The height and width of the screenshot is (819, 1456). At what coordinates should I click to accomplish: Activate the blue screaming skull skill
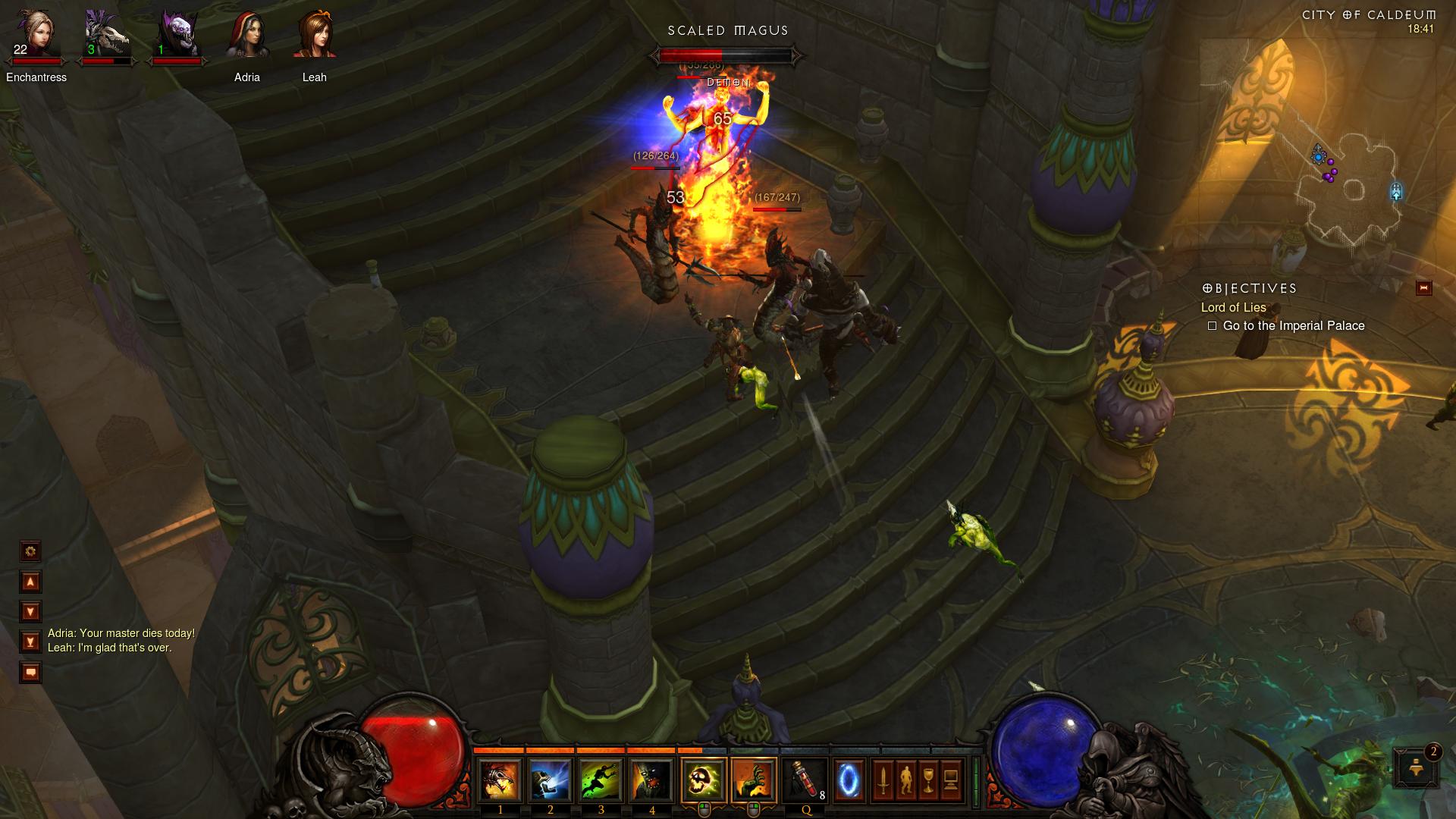[x=550, y=780]
